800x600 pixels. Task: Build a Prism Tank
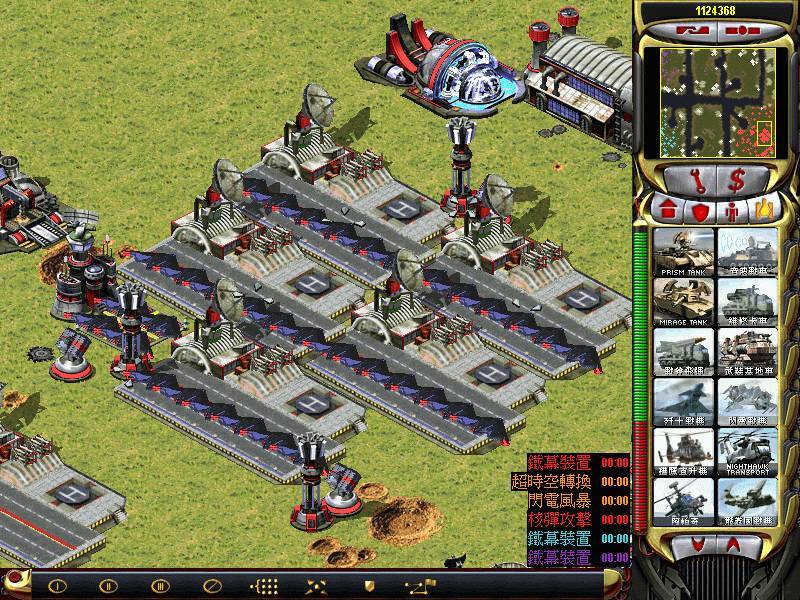(685, 253)
